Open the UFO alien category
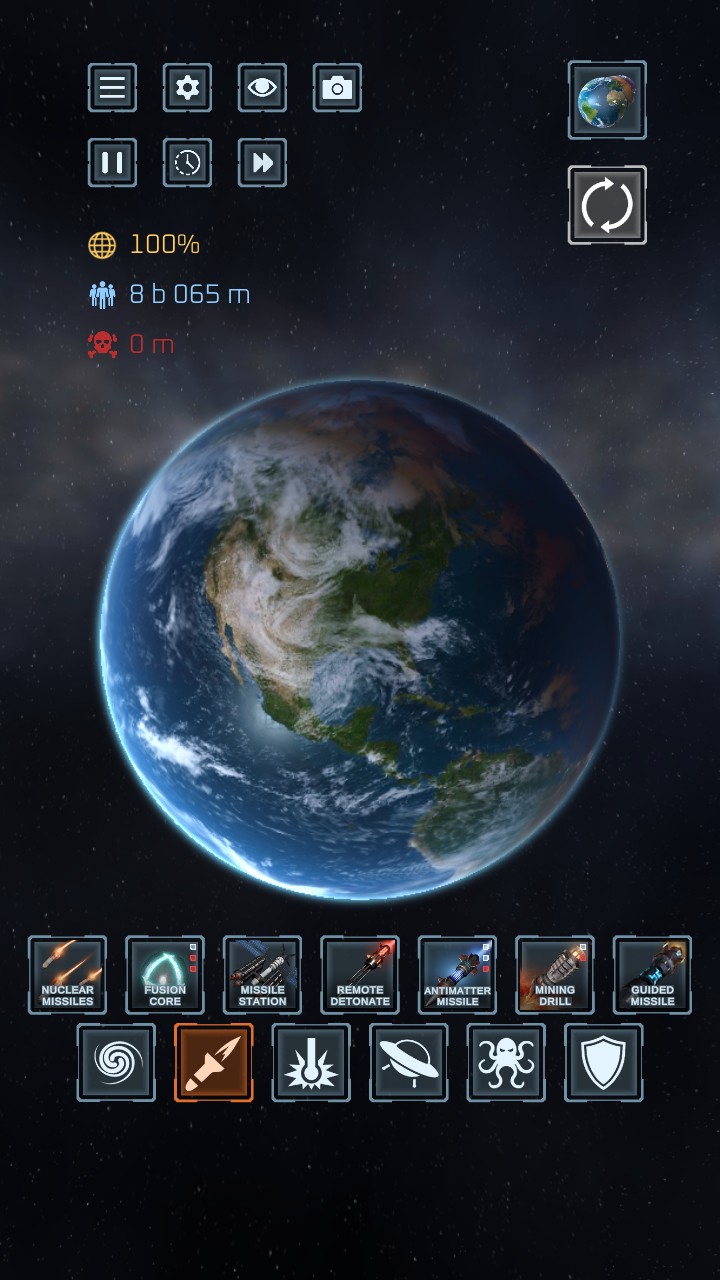720x1280 pixels. (x=409, y=1062)
